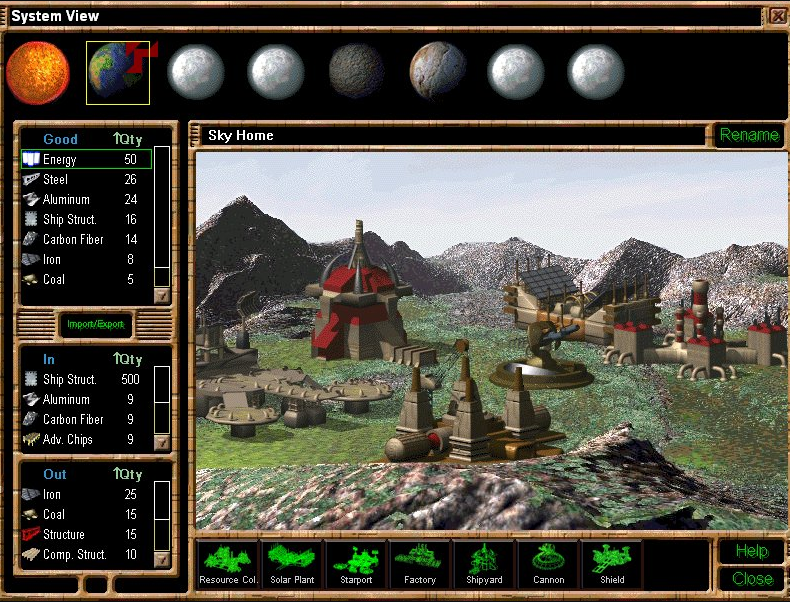
Task: Close the System View window with X
Action: 778,15
